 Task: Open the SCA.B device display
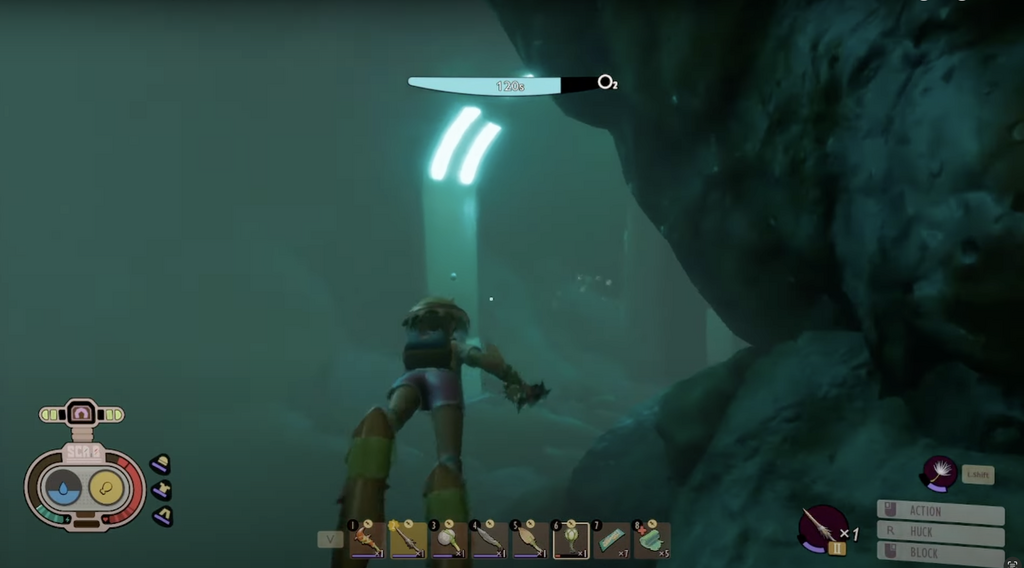(84, 487)
